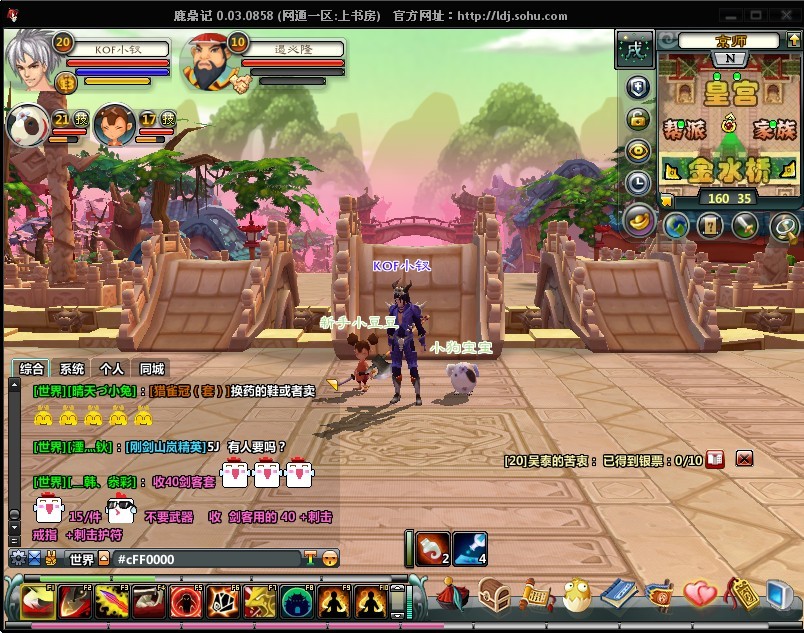Select KOF小钗 player portrait
This screenshot has height=633, width=804.
32,62
